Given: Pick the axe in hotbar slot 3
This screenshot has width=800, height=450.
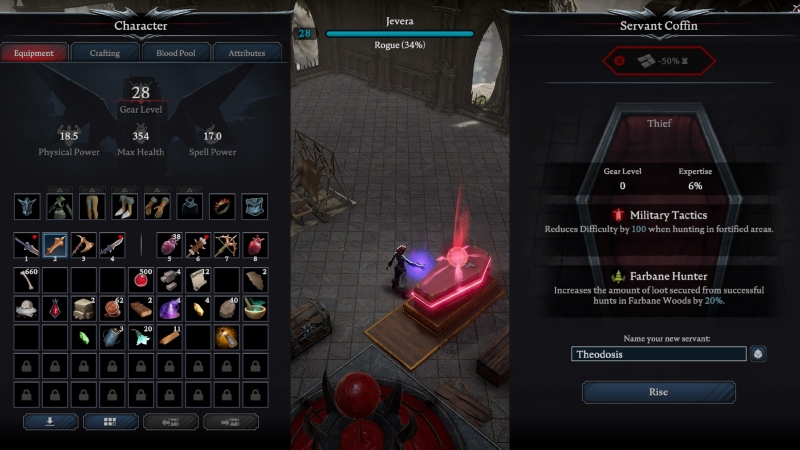Looking at the screenshot, I should (83, 246).
